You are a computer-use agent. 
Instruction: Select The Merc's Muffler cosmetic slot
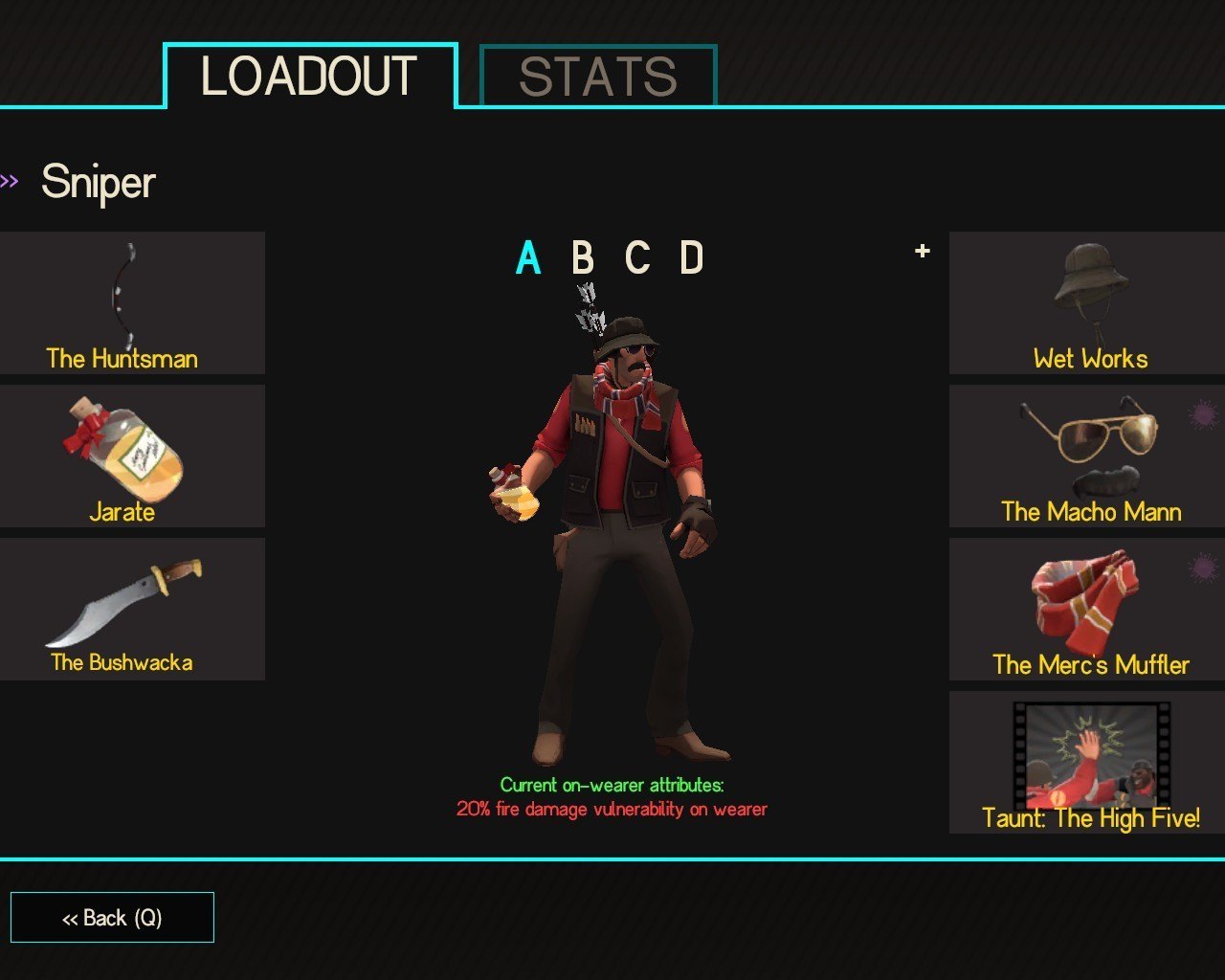click(x=1087, y=609)
